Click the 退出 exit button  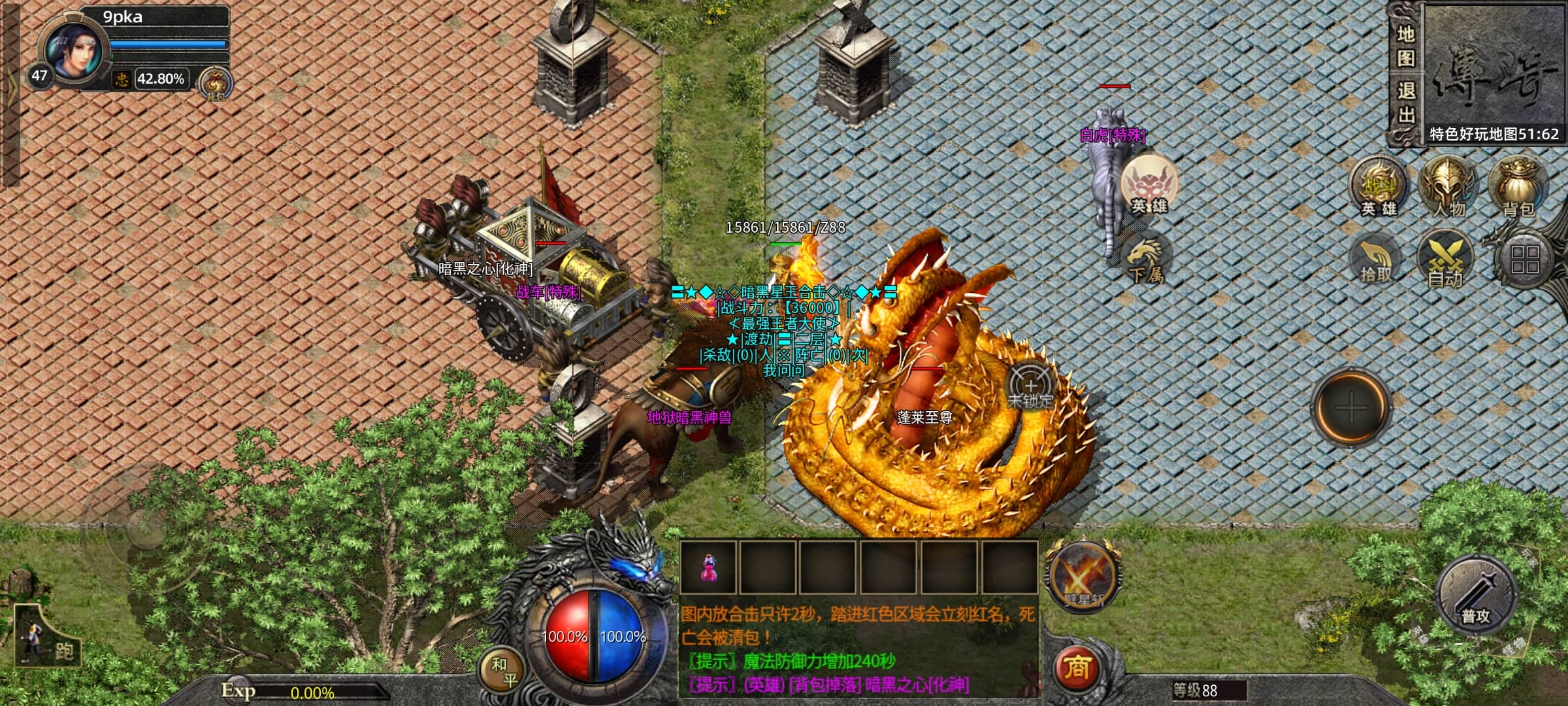click(1406, 103)
